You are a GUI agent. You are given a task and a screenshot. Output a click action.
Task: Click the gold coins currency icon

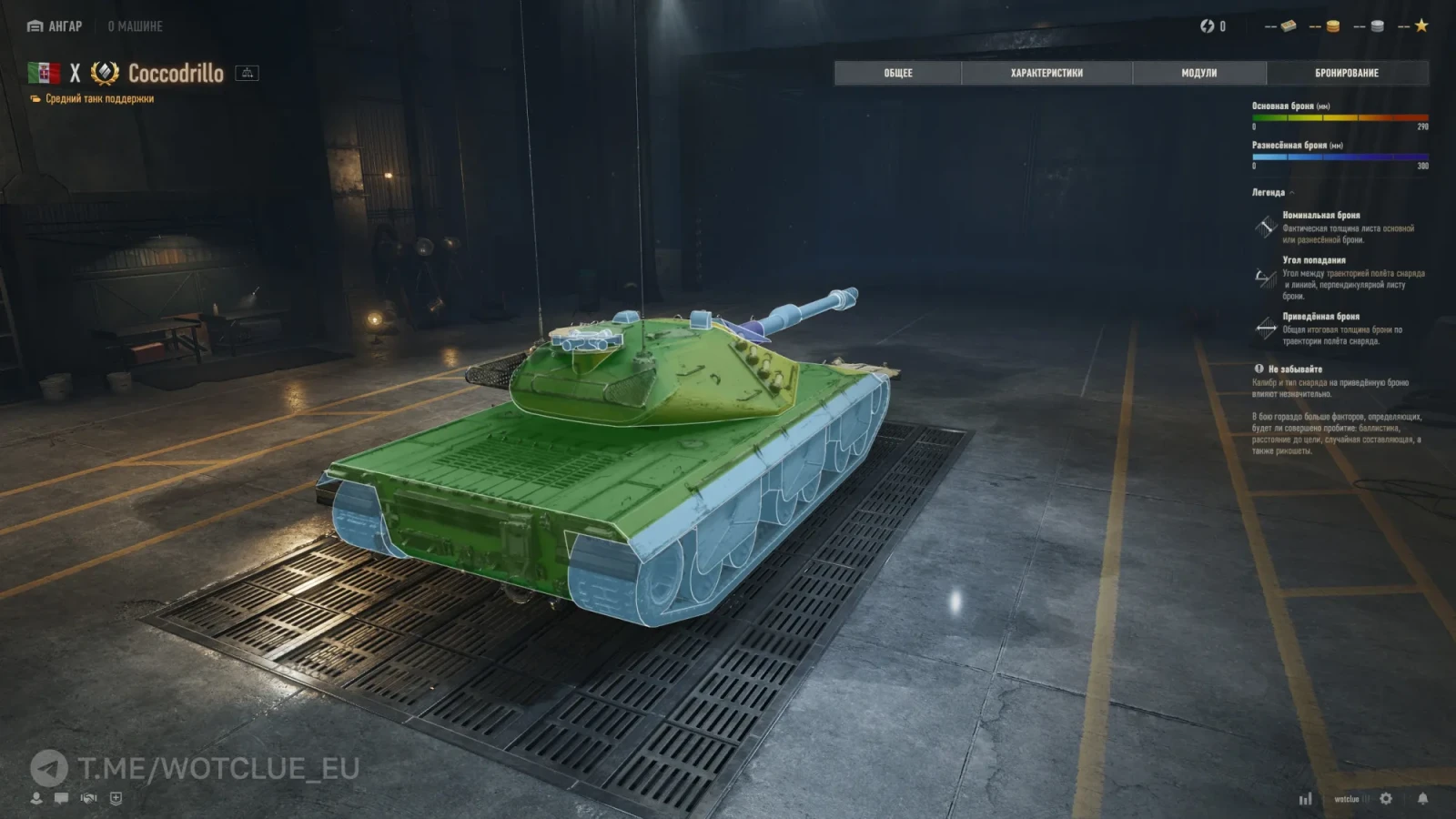tap(1332, 26)
